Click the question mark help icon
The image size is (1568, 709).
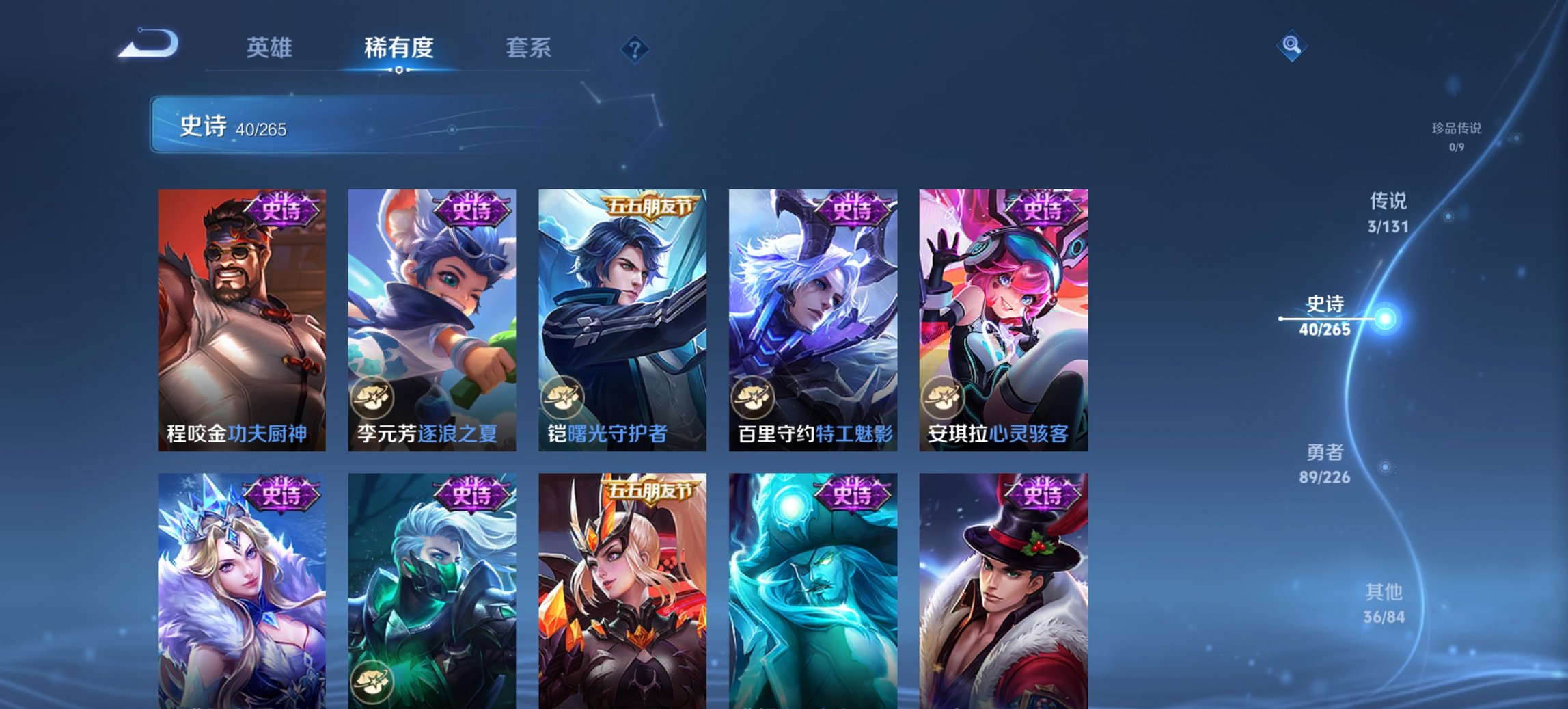coord(635,49)
